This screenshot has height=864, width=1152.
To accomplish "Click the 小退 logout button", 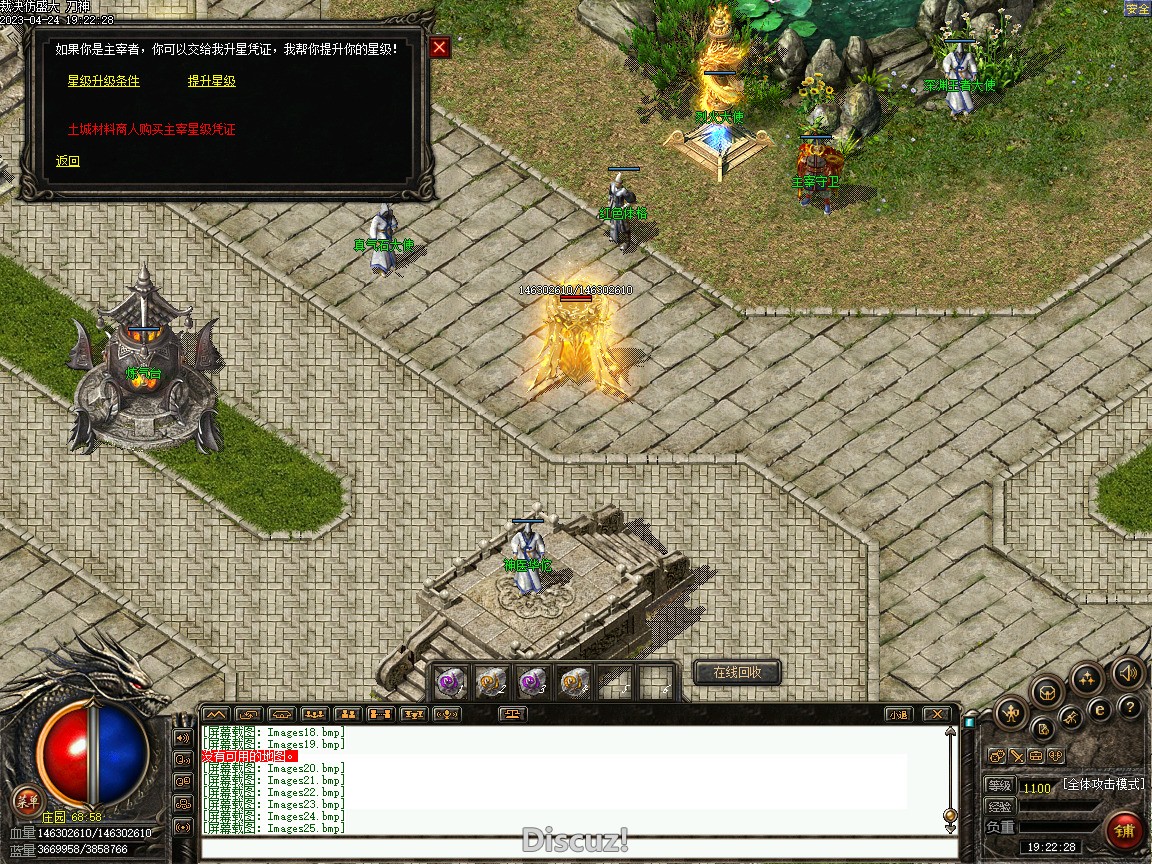I will 897,714.
